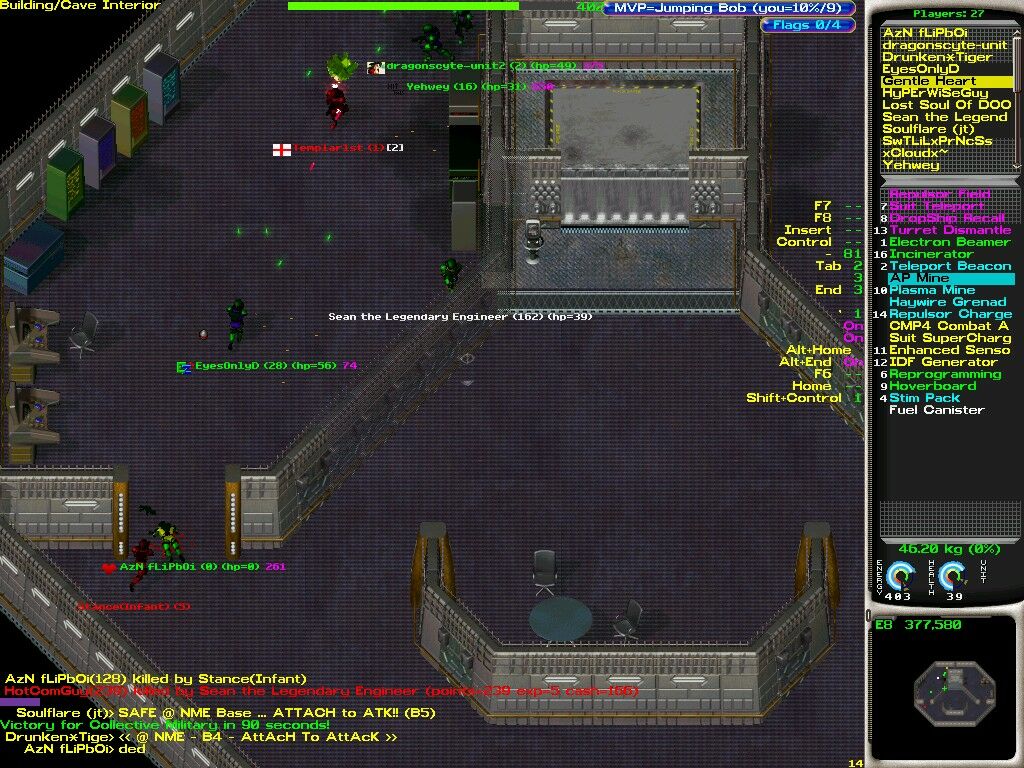Image resolution: width=1024 pixels, height=768 pixels.
Task: Pick Lost Soul Of DOO in the player list
Action: [946, 105]
